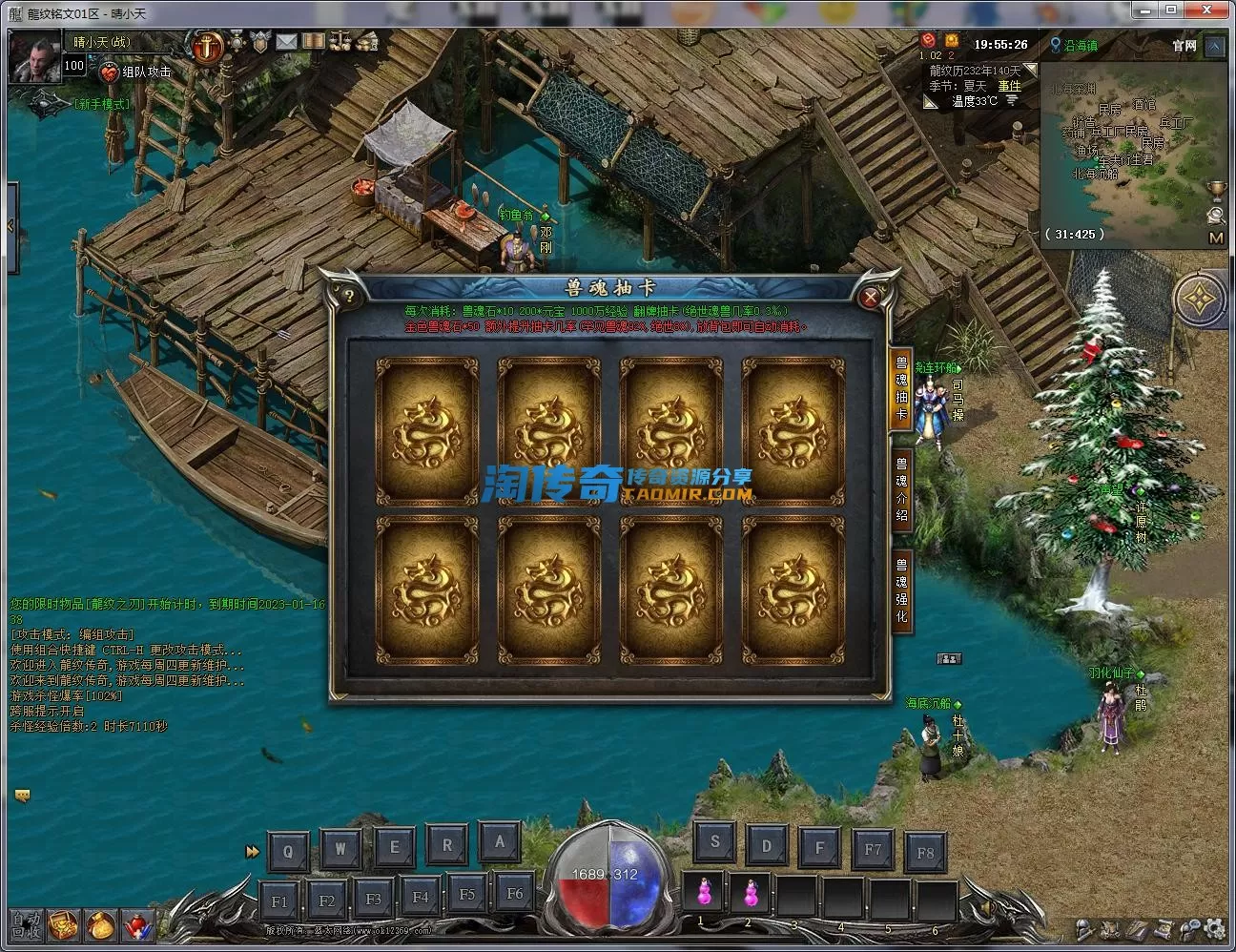Toggle the 组队攻击 attack mode icon
Screen dimensions: 1236x952
(x=109, y=72)
